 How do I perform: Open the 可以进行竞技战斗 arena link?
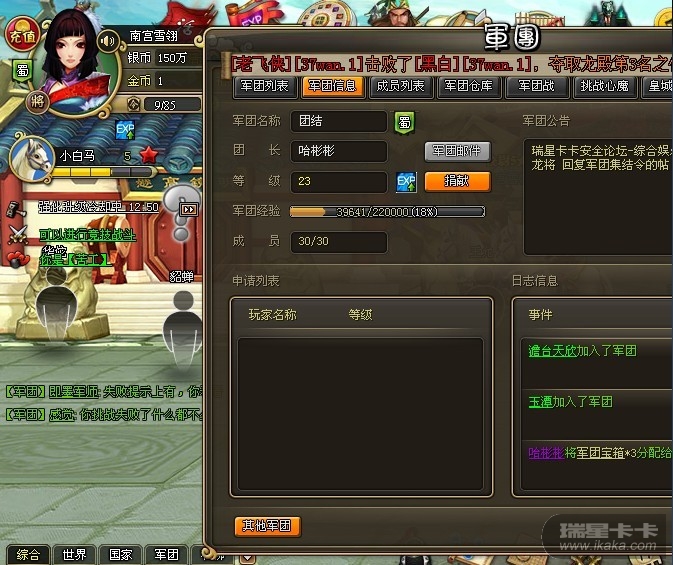click(88, 234)
